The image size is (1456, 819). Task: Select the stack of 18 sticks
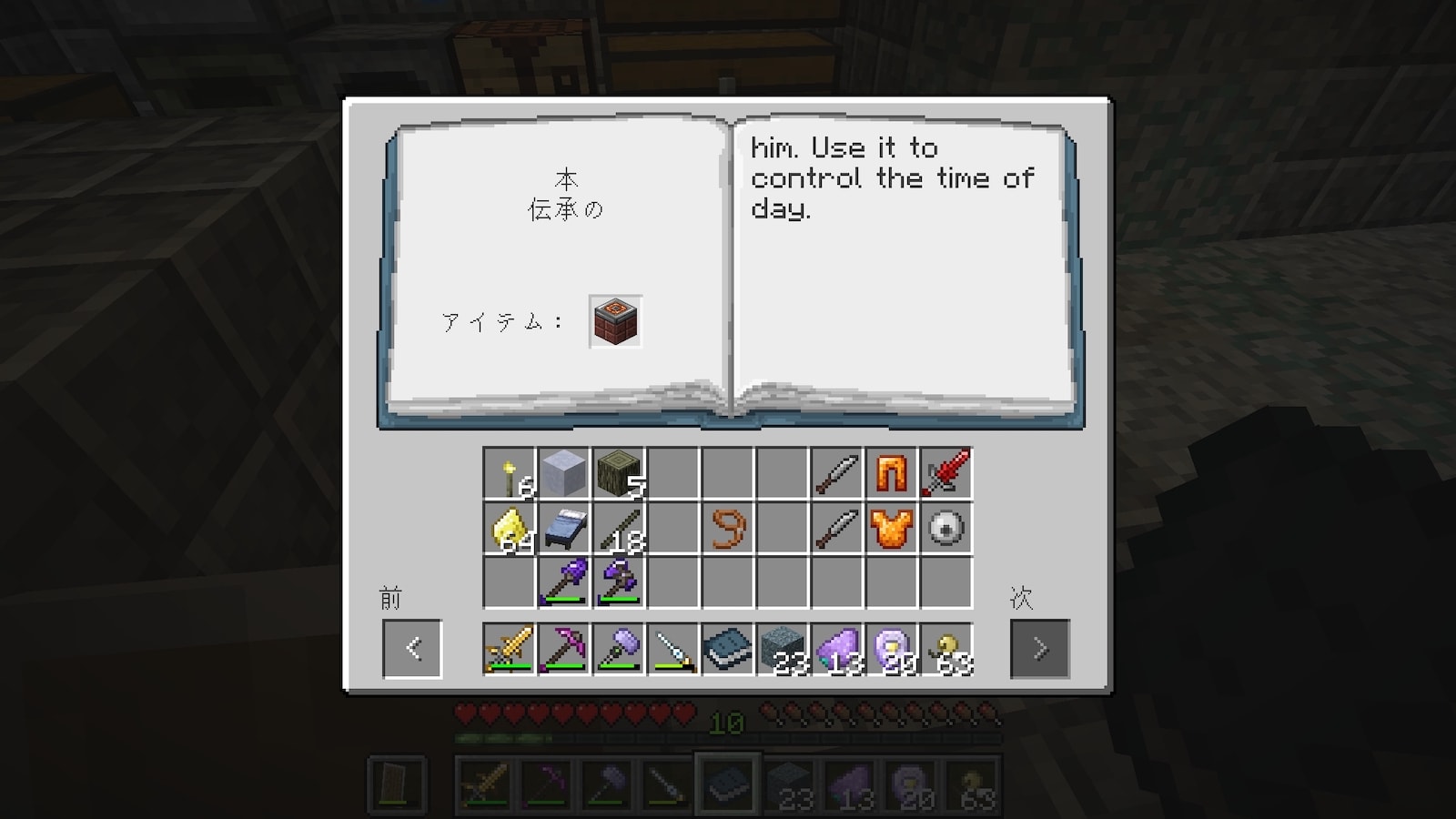pyautogui.click(x=618, y=529)
